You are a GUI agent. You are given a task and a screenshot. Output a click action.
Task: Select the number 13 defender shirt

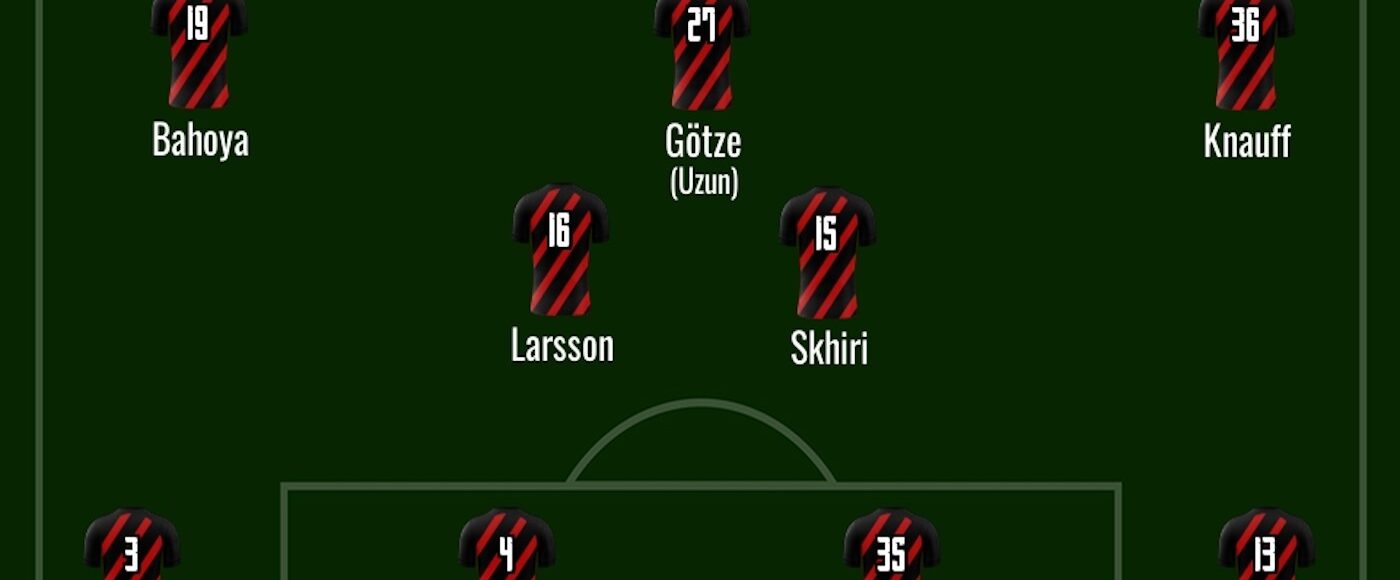coord(1266,547)
